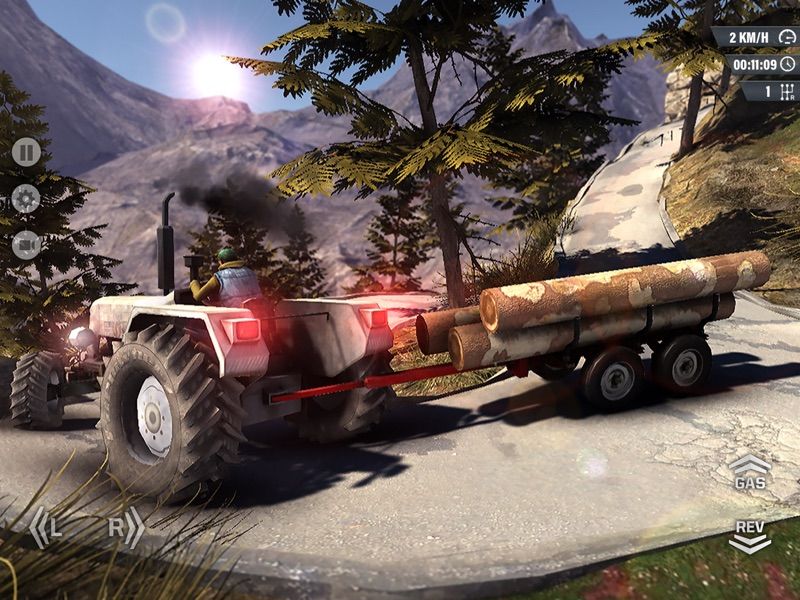
Task: Steer right with the R arrow
Action: [125, 527]
